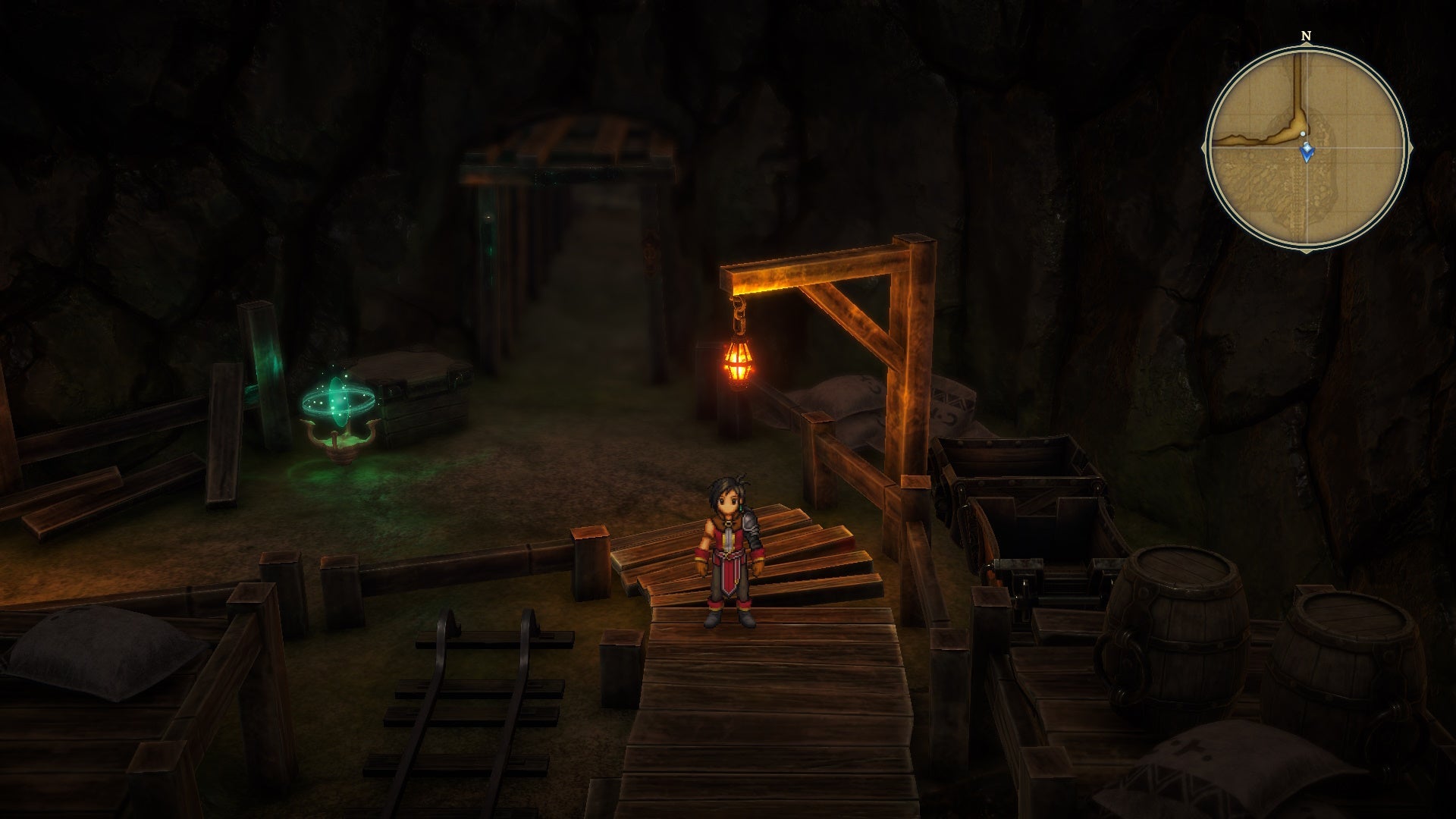Click the N compass marker above the minimap

click(x=1305, y=35)
